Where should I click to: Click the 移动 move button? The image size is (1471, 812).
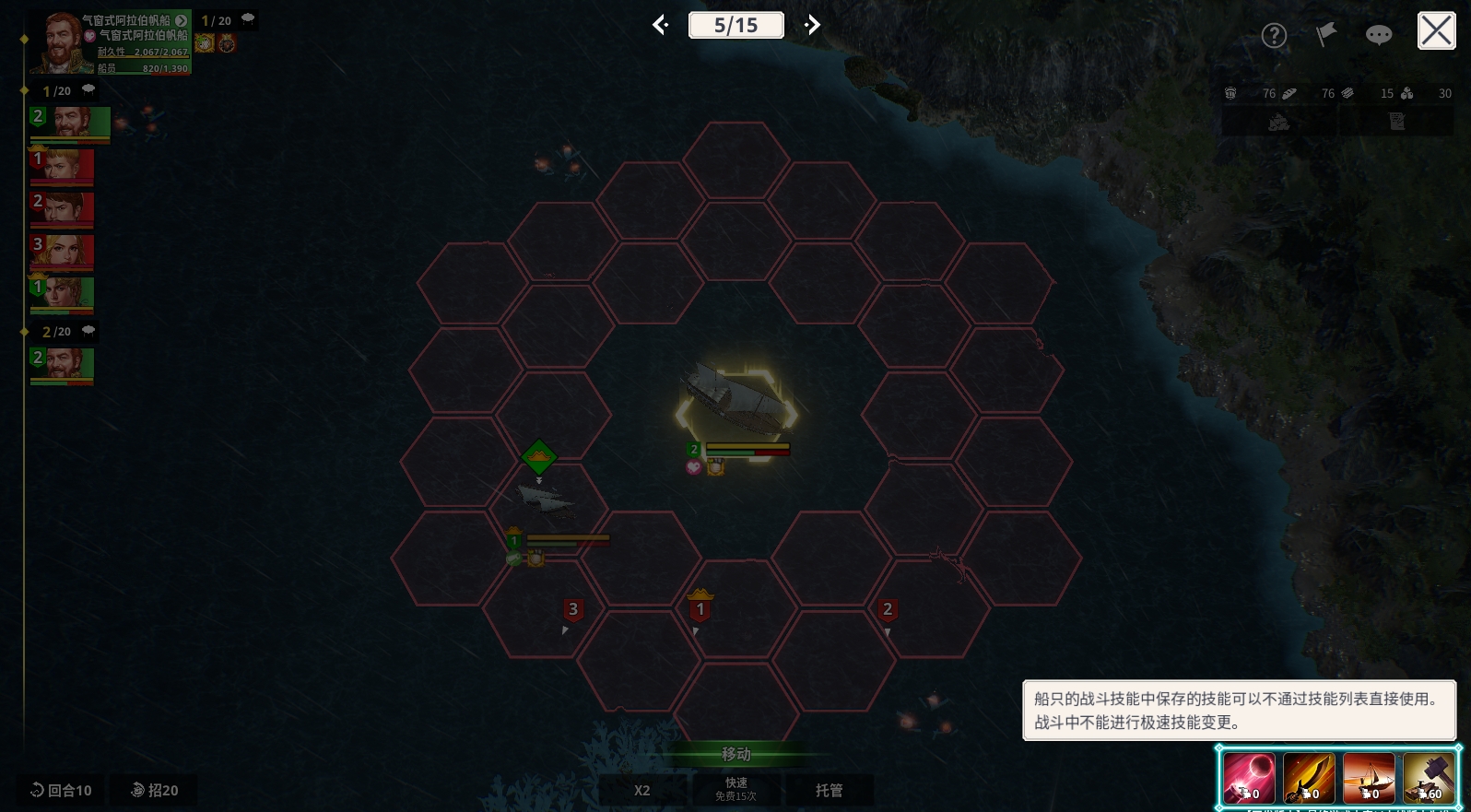tap(735, 754)
